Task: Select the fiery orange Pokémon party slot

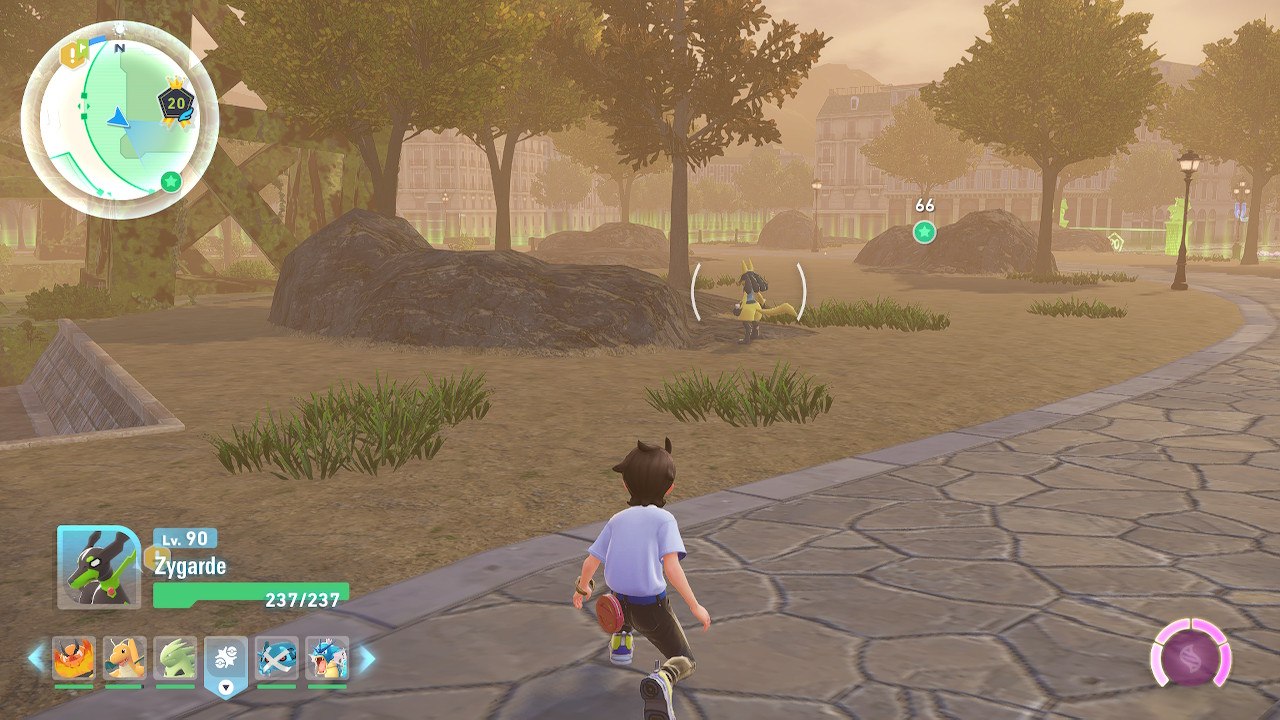Action: point(73,659)
